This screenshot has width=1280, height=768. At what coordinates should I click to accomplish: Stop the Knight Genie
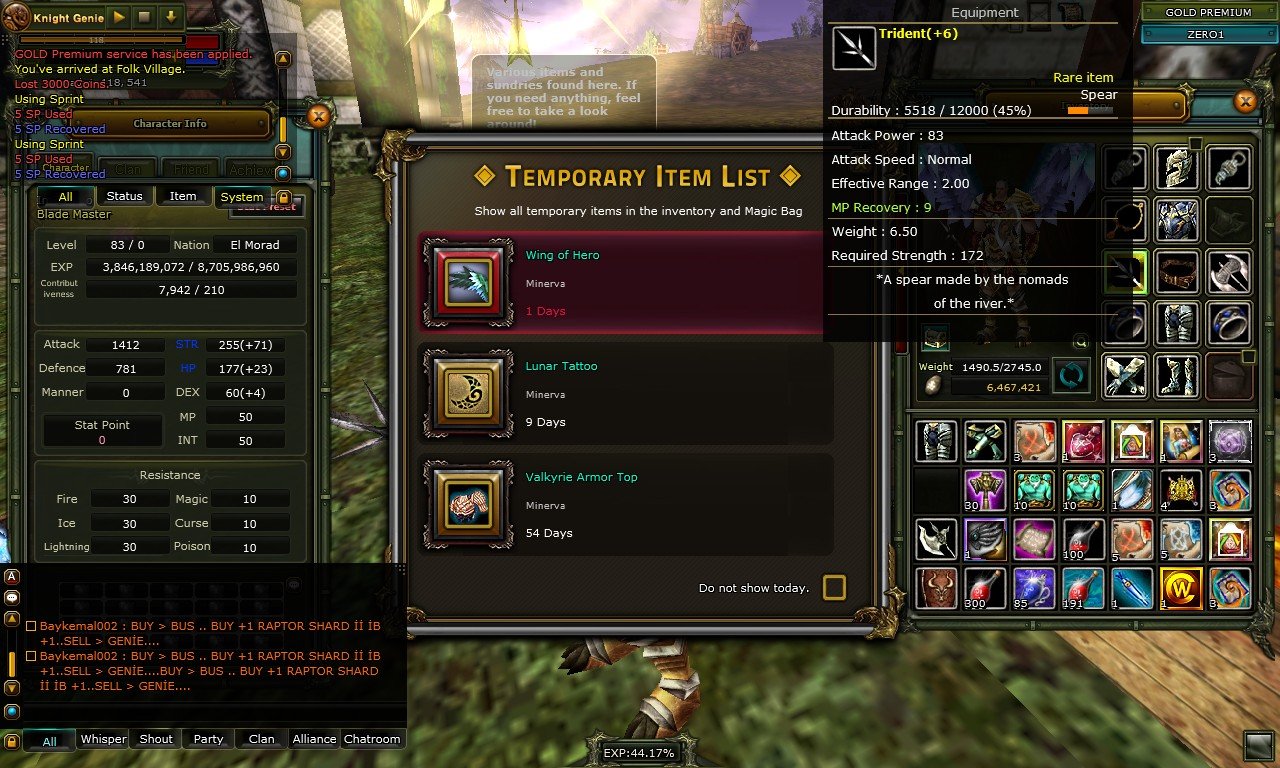point(145,17)
